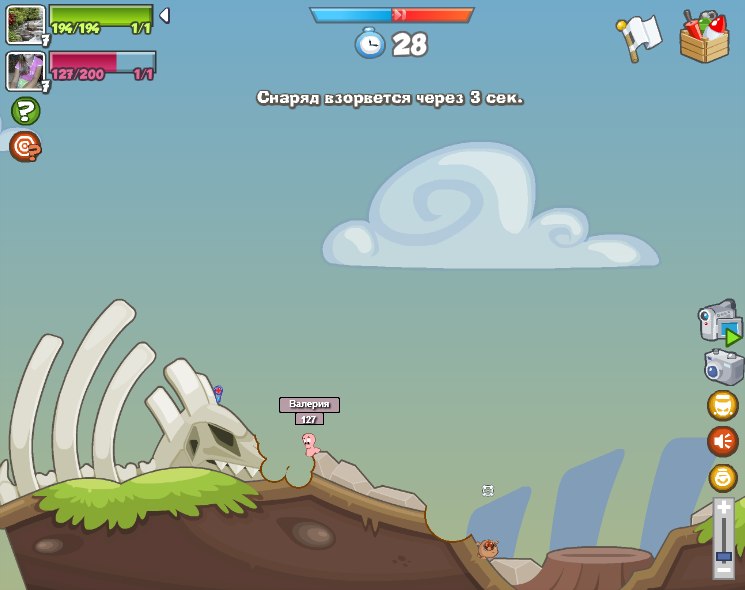Screen dimensions: 745x590
Task: Surrender with the white flag button
Action: coord(640,38)
